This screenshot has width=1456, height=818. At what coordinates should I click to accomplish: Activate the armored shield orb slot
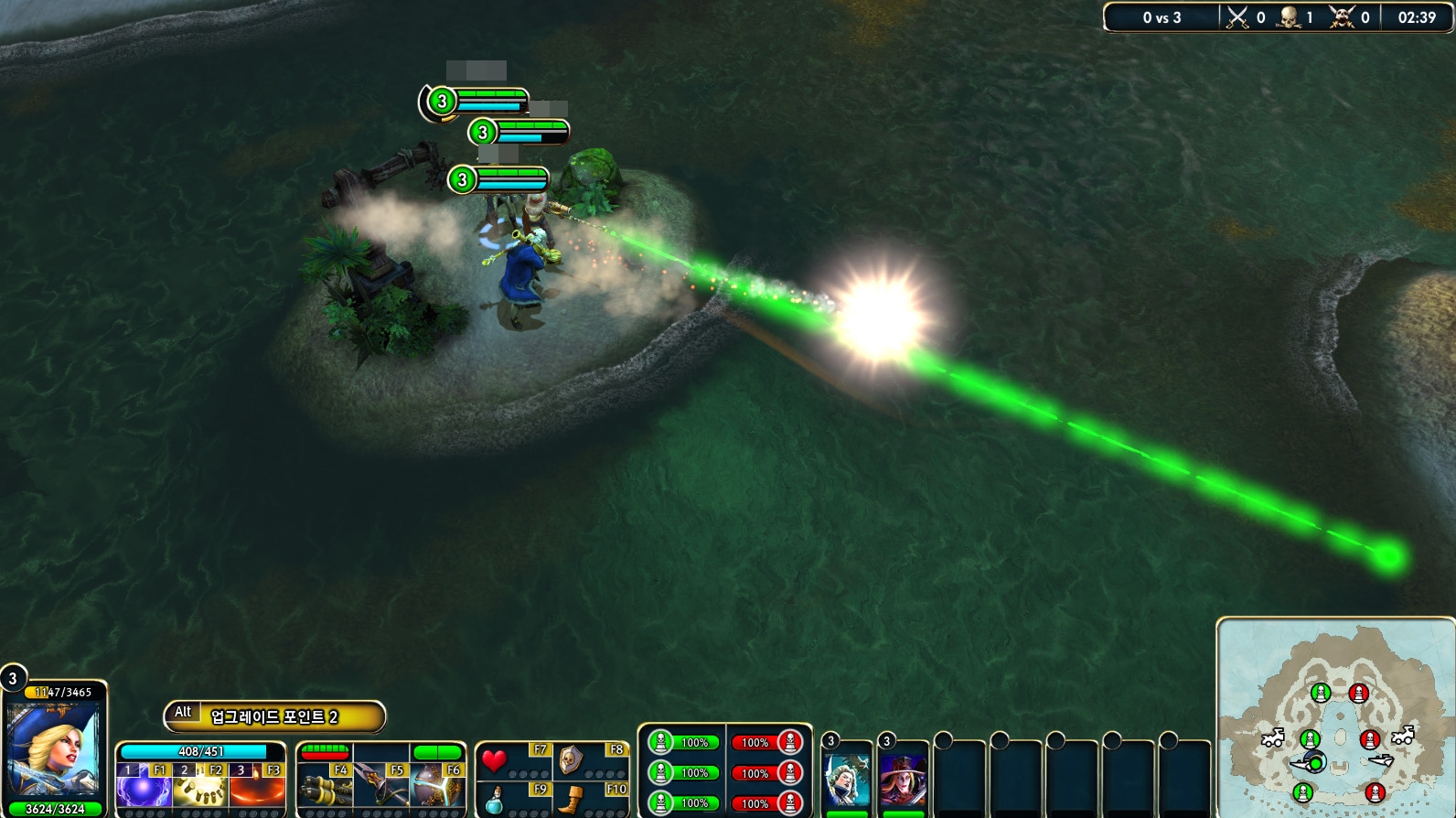[437, 788]
